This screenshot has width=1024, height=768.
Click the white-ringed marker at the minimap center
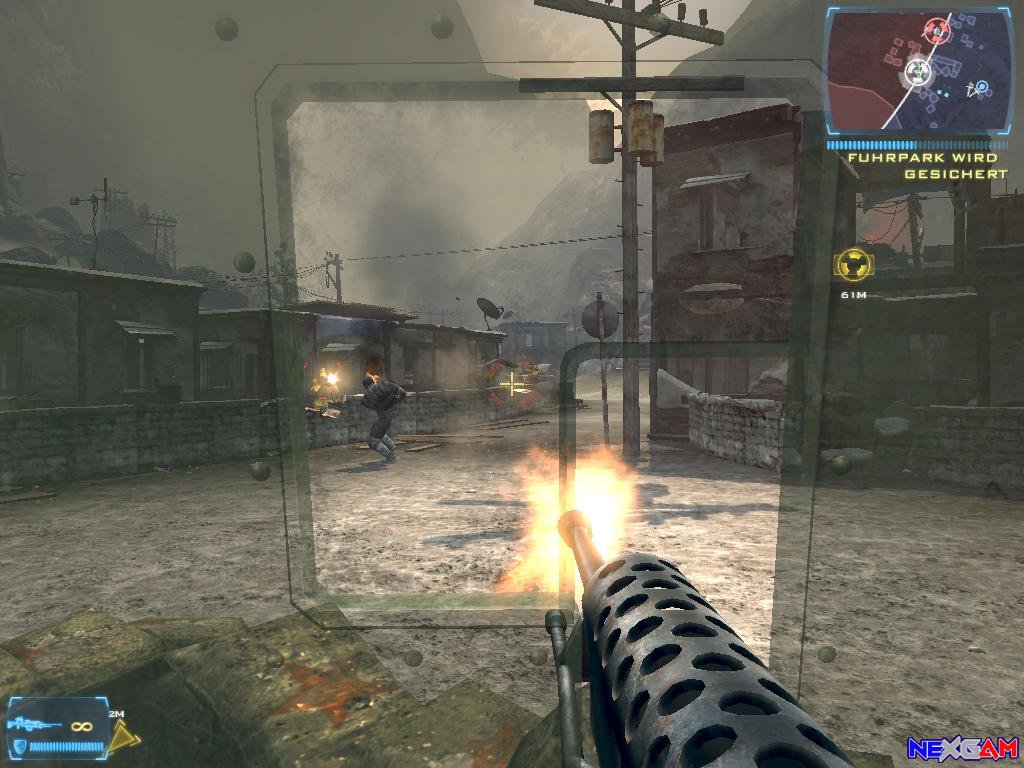coord(917,71)
